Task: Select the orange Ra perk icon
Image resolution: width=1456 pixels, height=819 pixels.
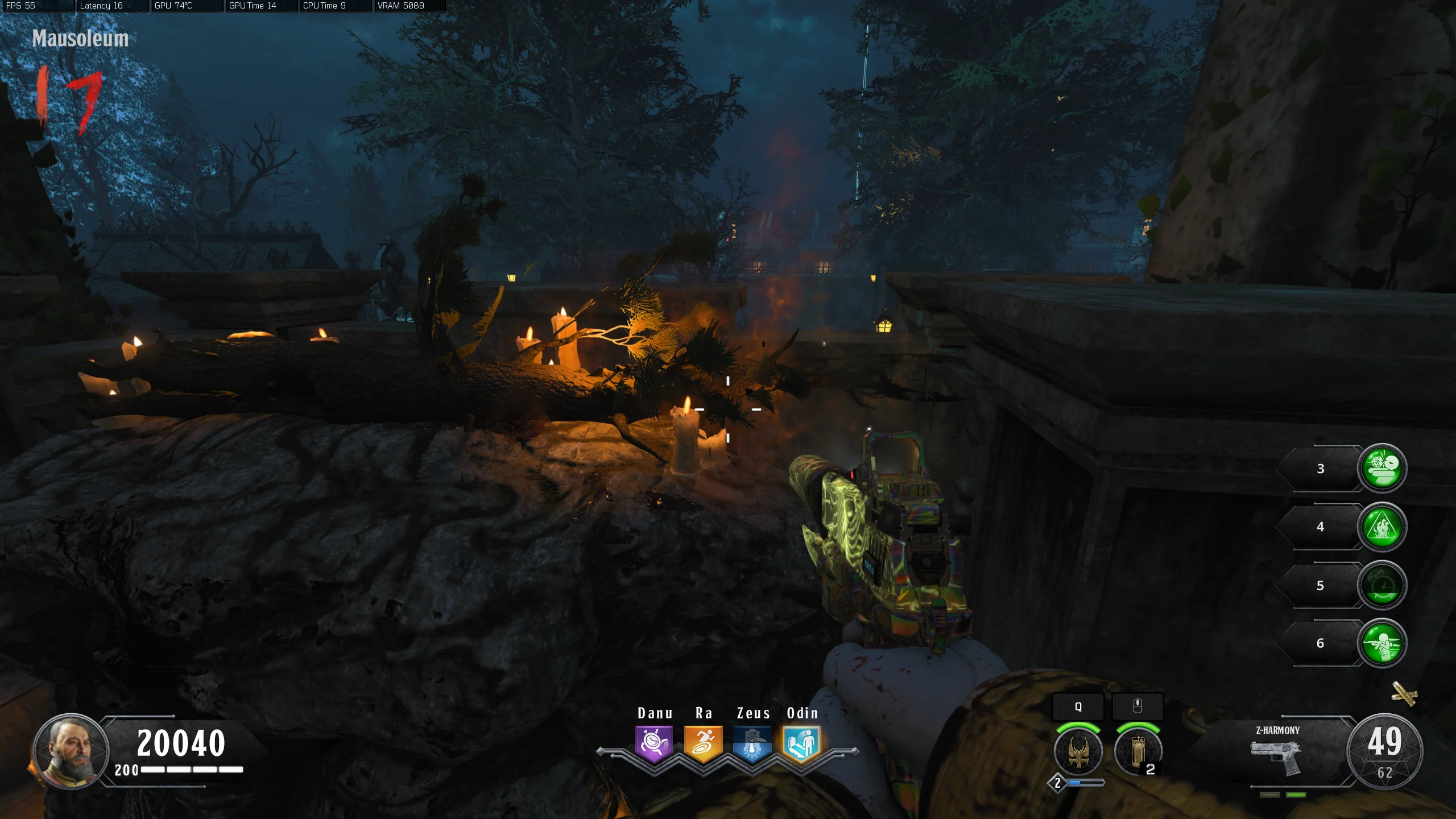Action: click(x=703, y=743)
